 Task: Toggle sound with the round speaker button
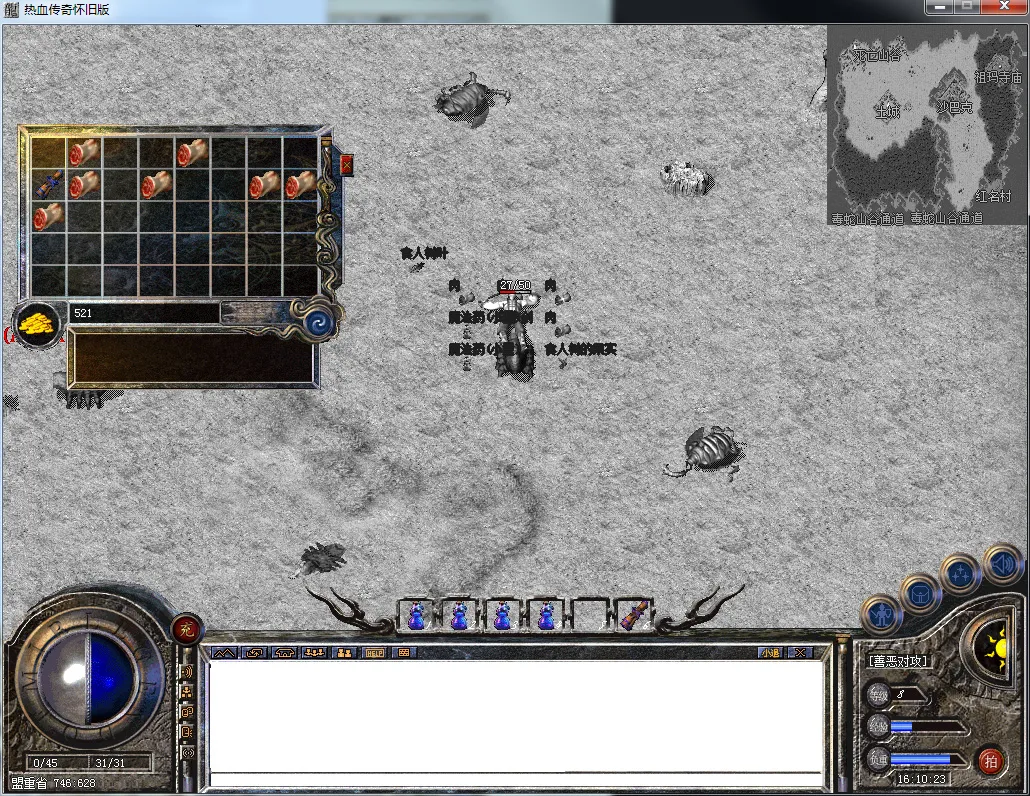(1001, 563)
